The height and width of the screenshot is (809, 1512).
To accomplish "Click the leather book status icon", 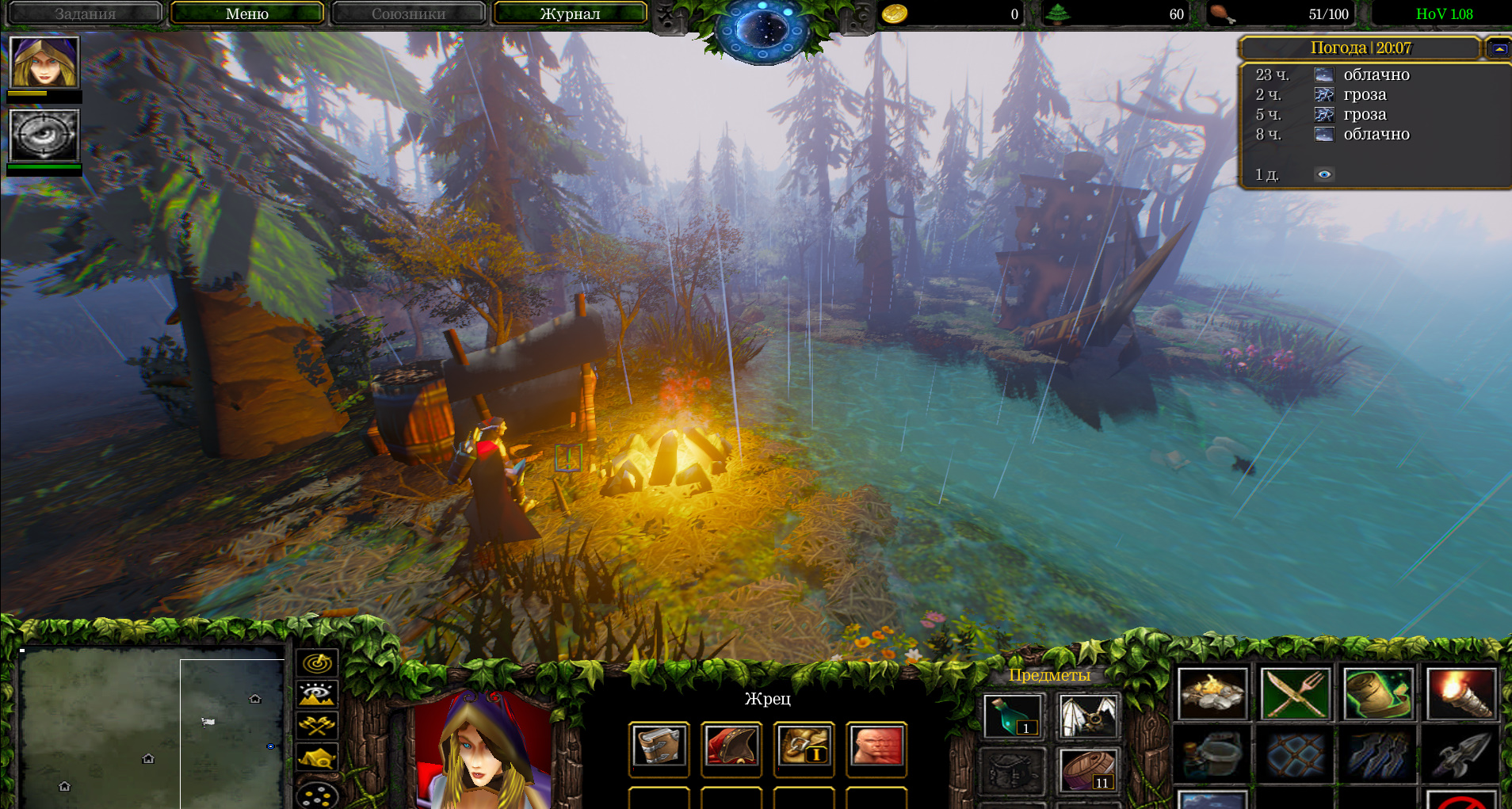I will pyautogui.click(x=659, y=747).
